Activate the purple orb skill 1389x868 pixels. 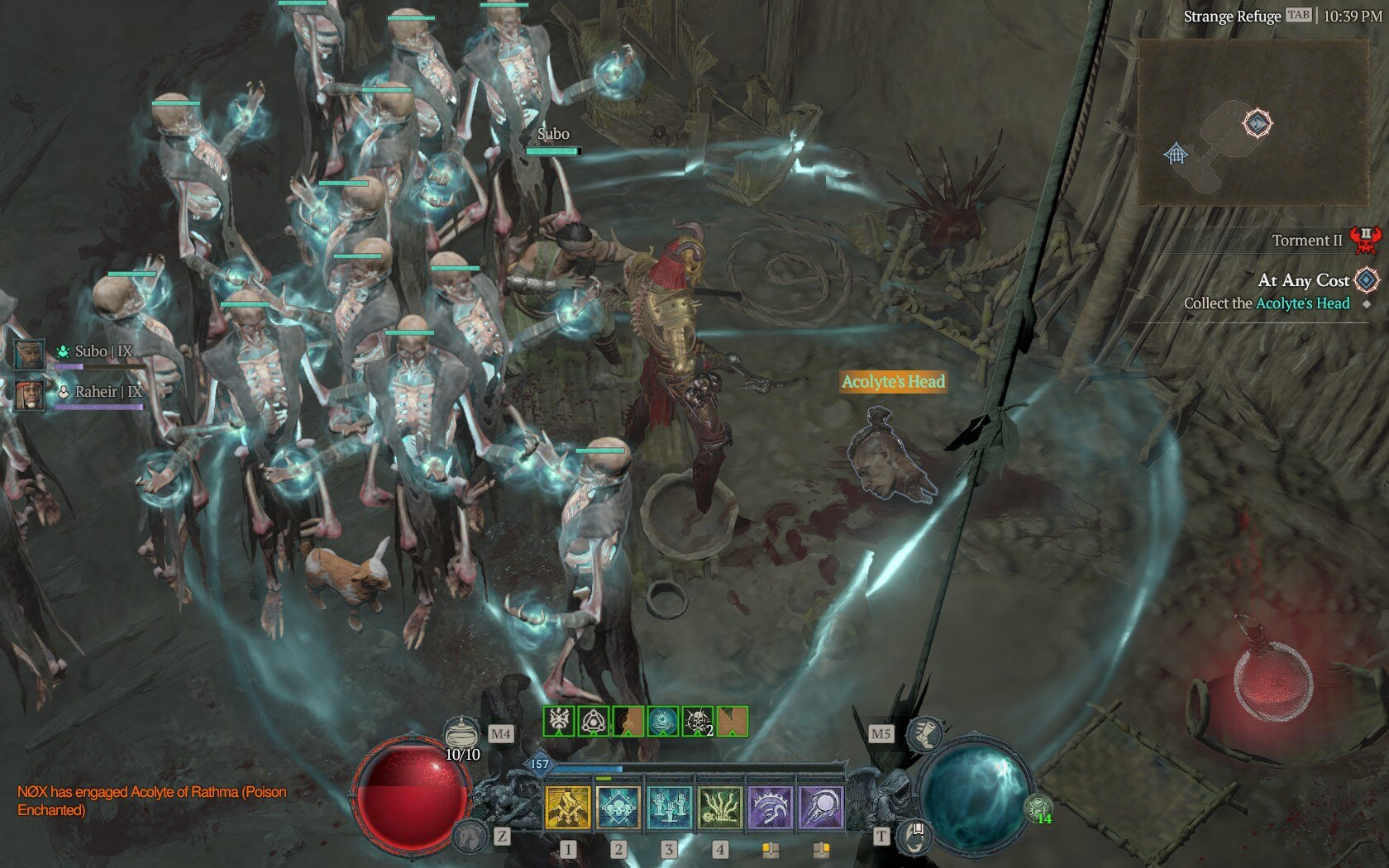click(x=821, y=807)
